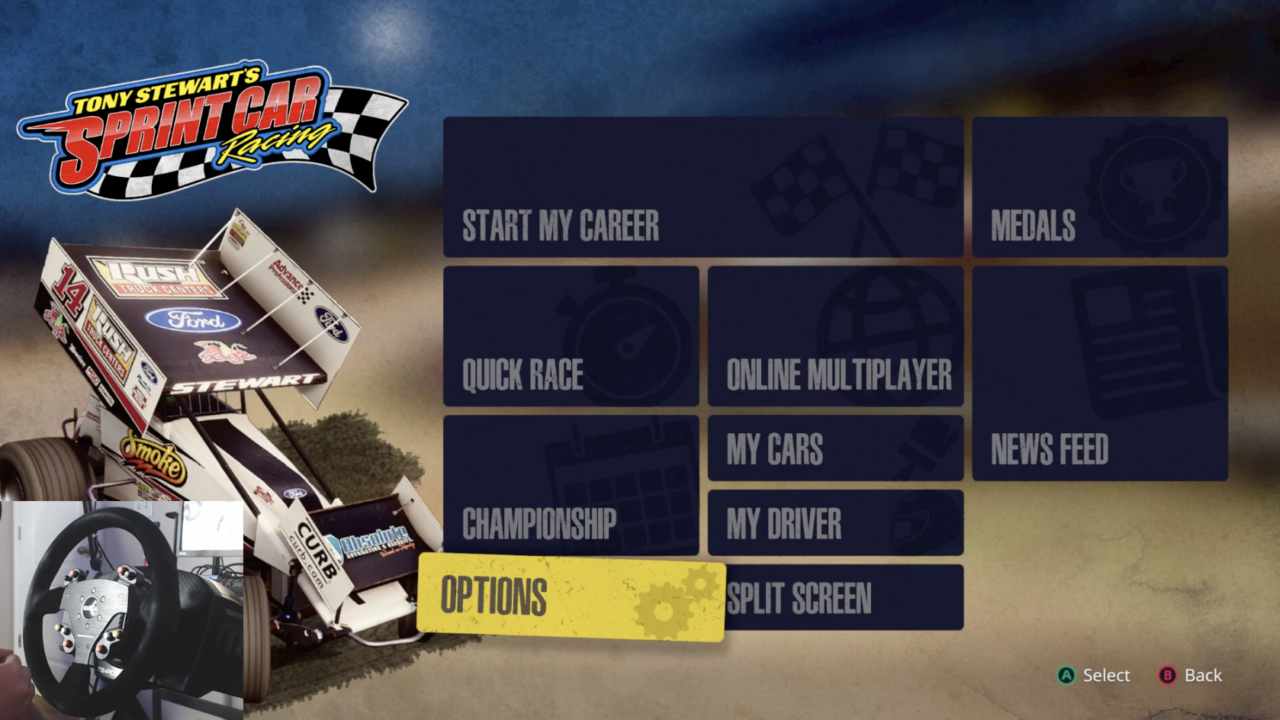
Task: Show the News Feed panel
Action: coord(1099,373)
